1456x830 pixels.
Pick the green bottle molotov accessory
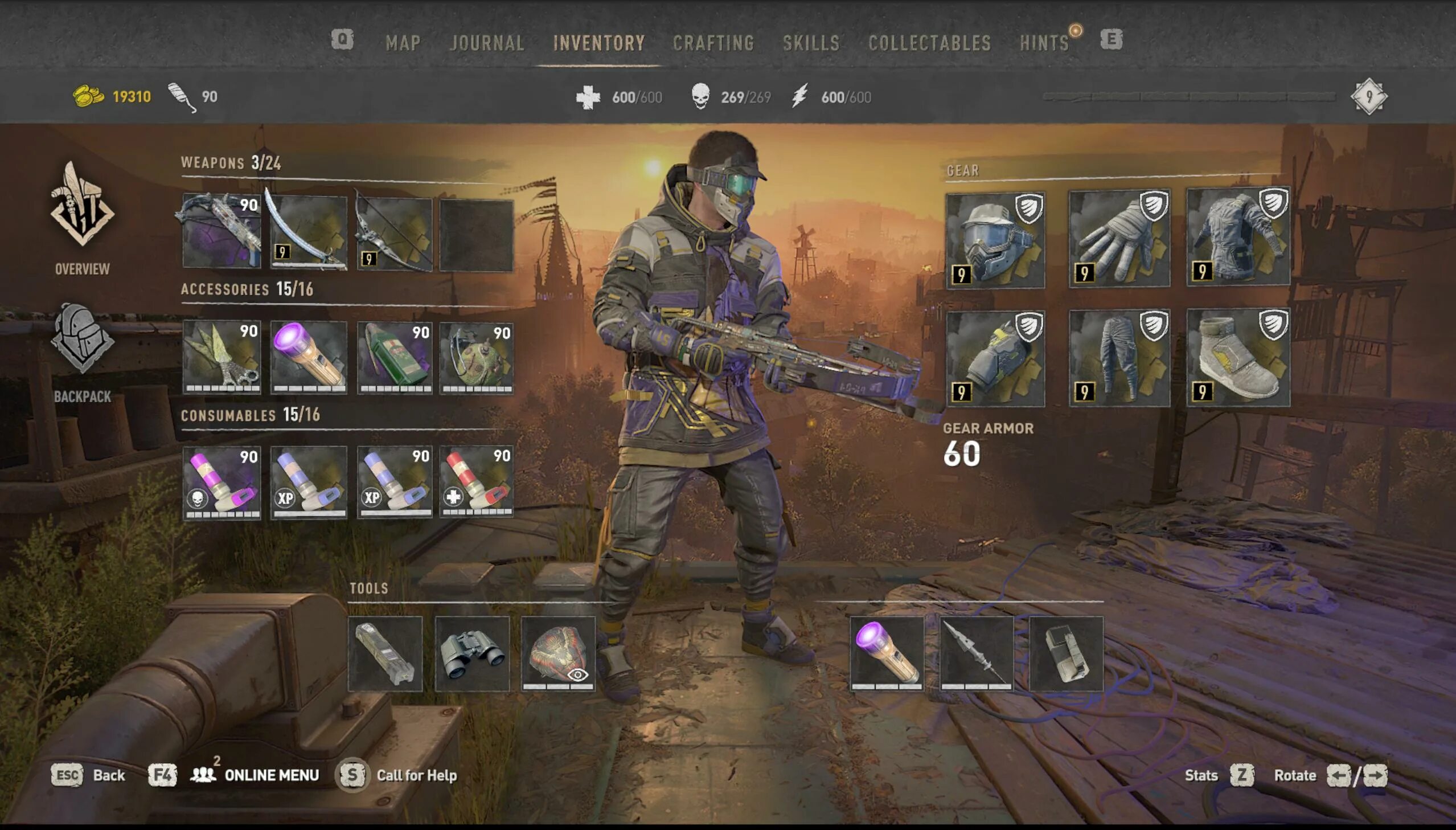click(x=394, y=357)
